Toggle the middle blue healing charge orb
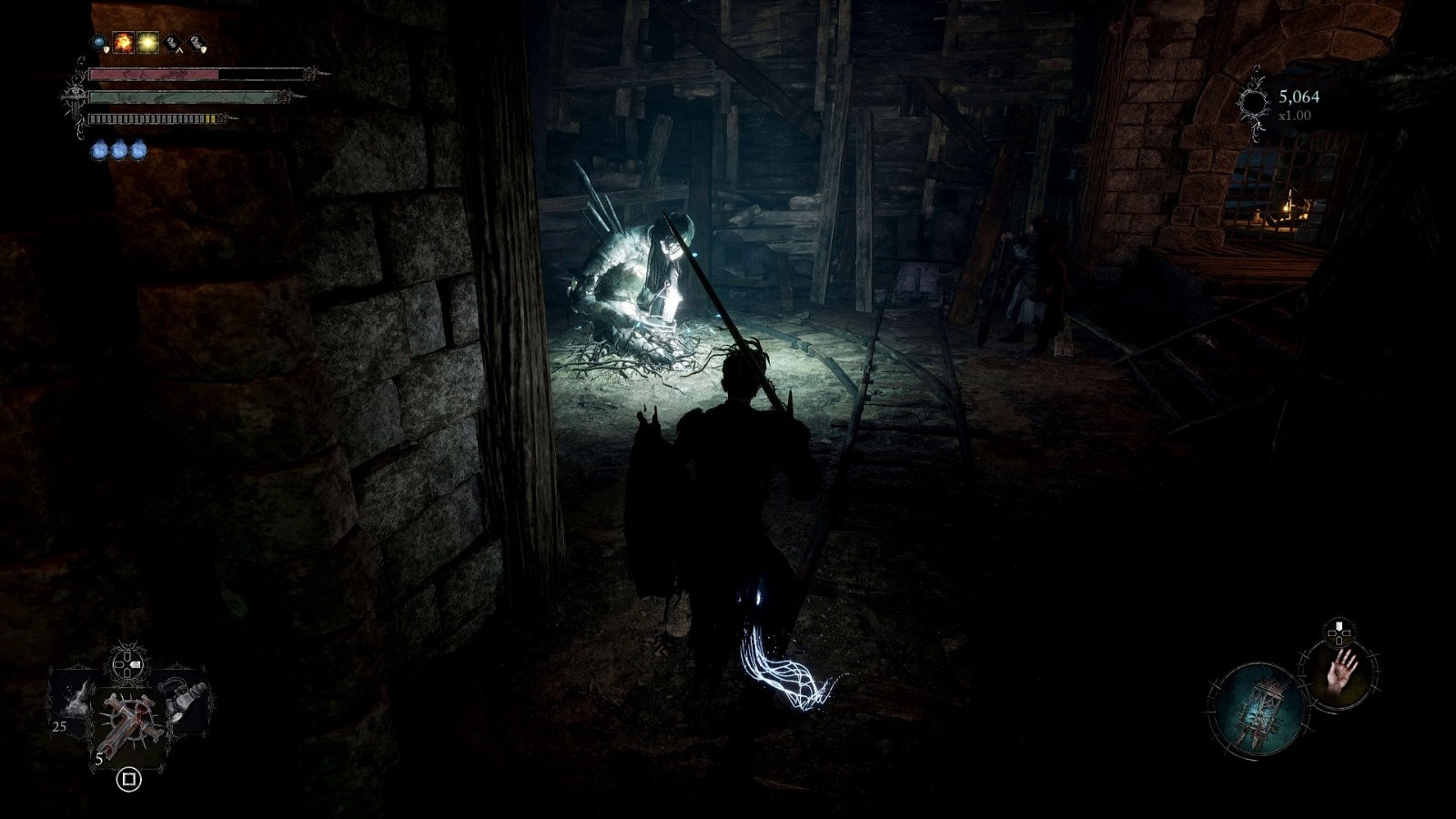Viewport: 1456px width, 819px height. point(120,149)
